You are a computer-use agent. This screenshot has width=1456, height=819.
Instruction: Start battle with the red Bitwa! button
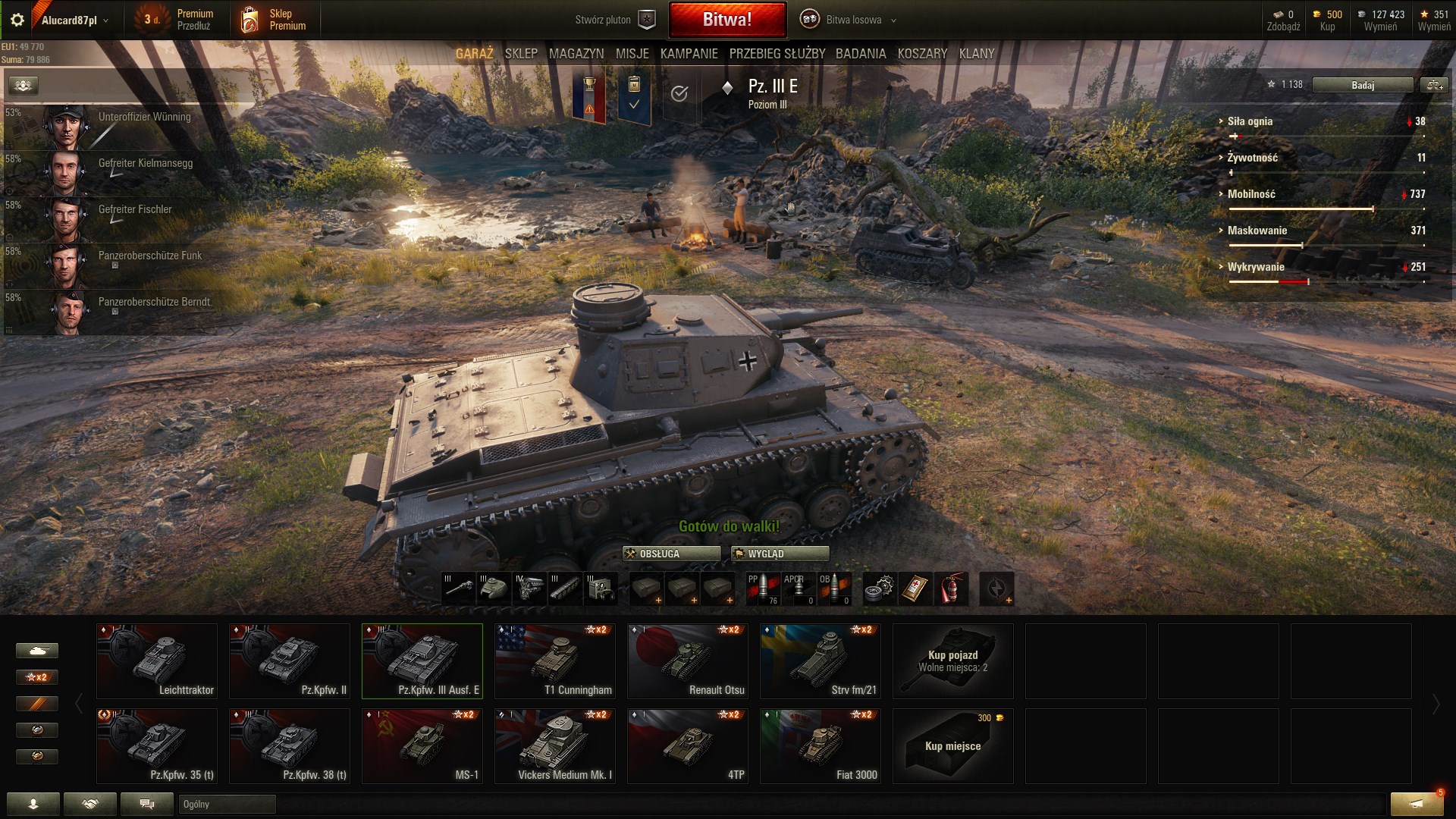coord(726,20)
